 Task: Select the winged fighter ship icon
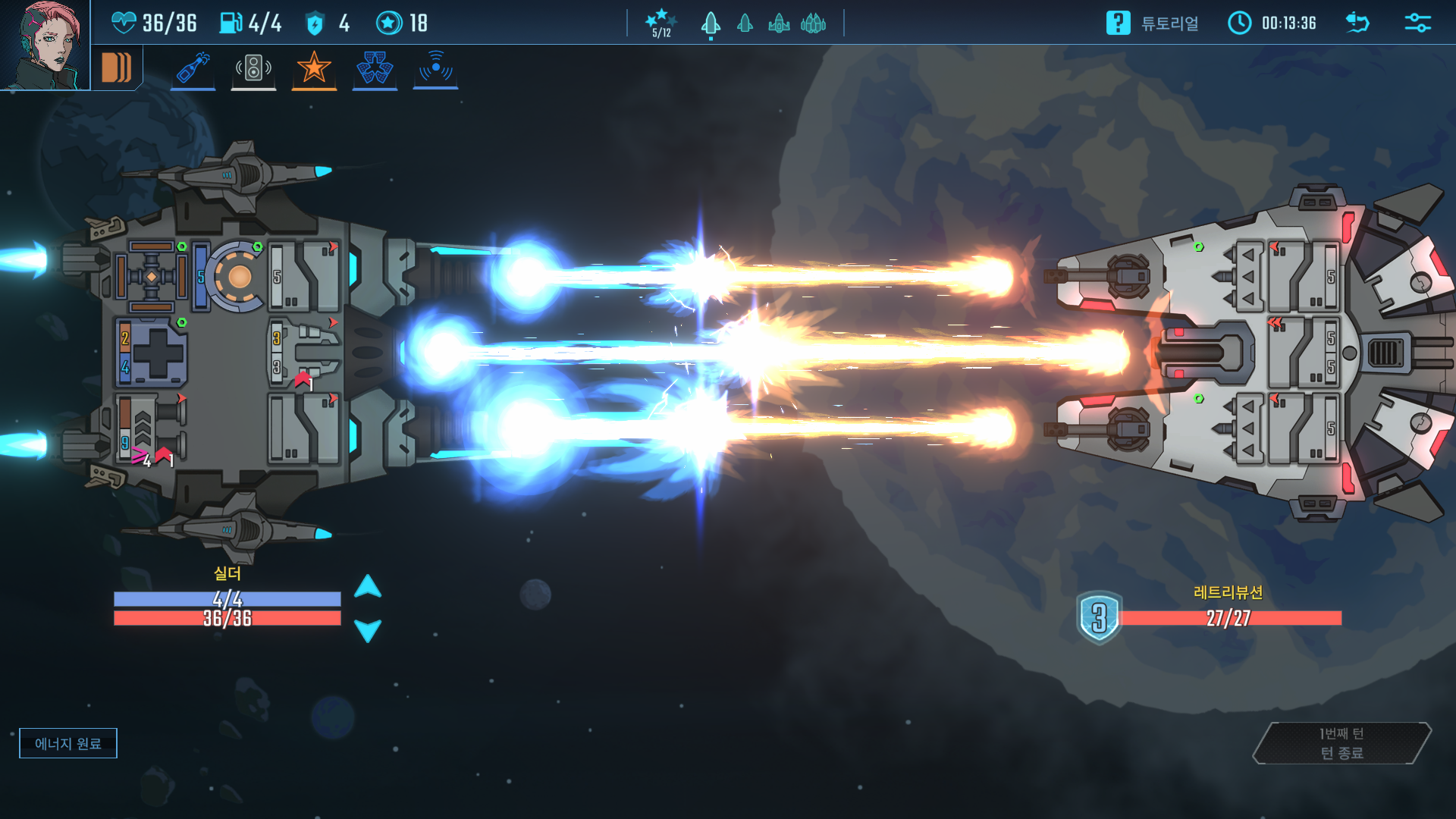[x=779, y=24]
